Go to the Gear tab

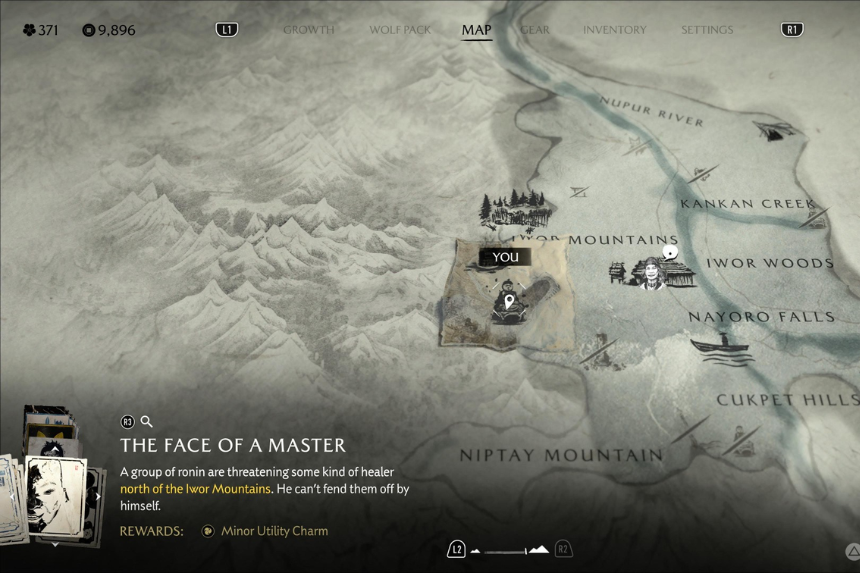535,30
